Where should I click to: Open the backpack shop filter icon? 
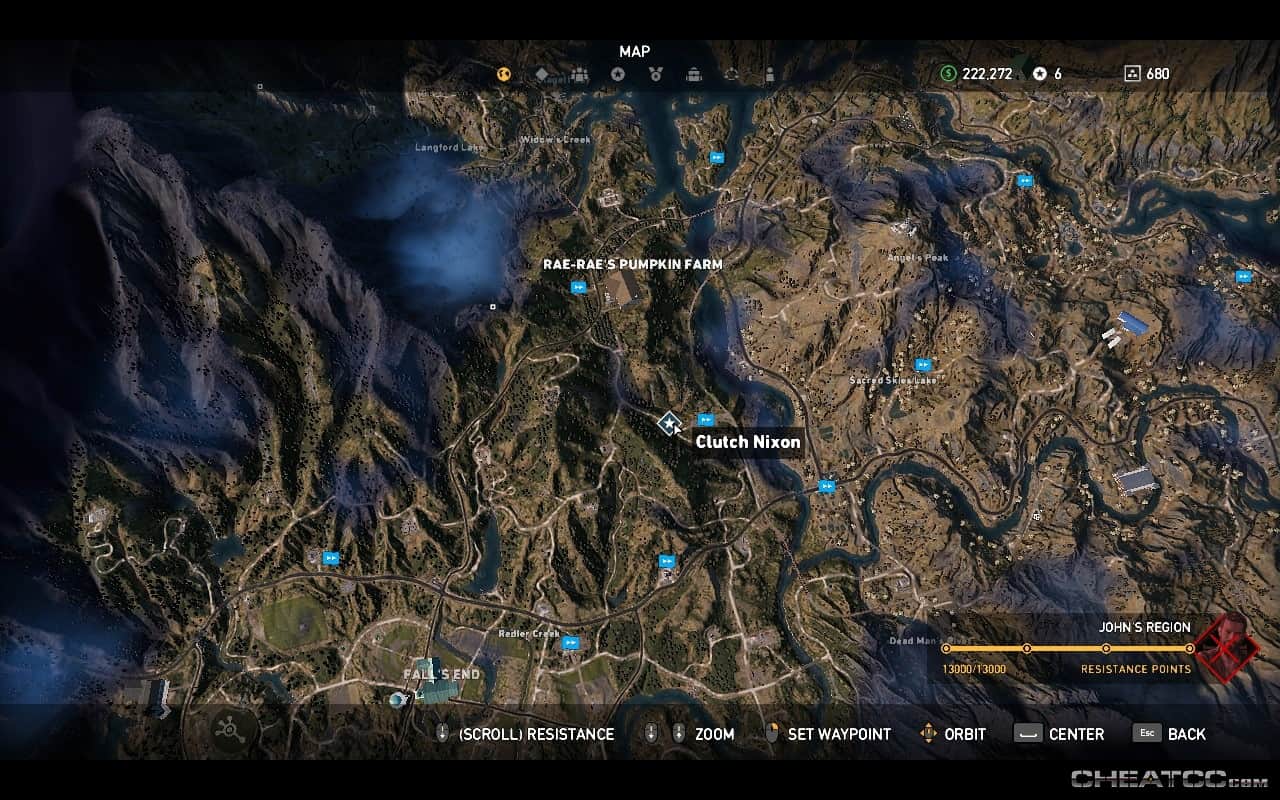click(693, 74)
